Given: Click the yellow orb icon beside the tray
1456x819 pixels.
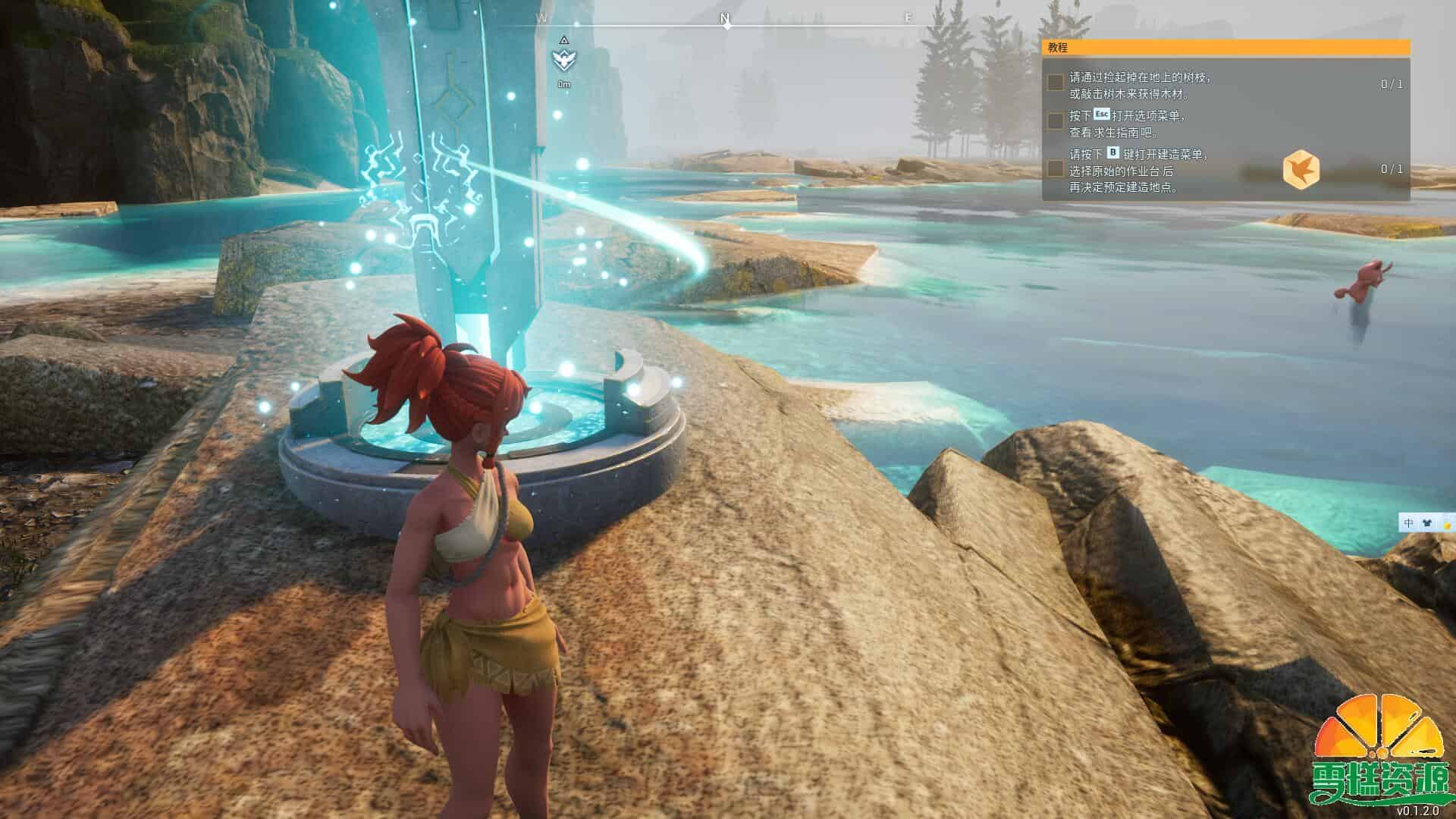Looking at the screenshot, I should click(x=1447, y=525).
